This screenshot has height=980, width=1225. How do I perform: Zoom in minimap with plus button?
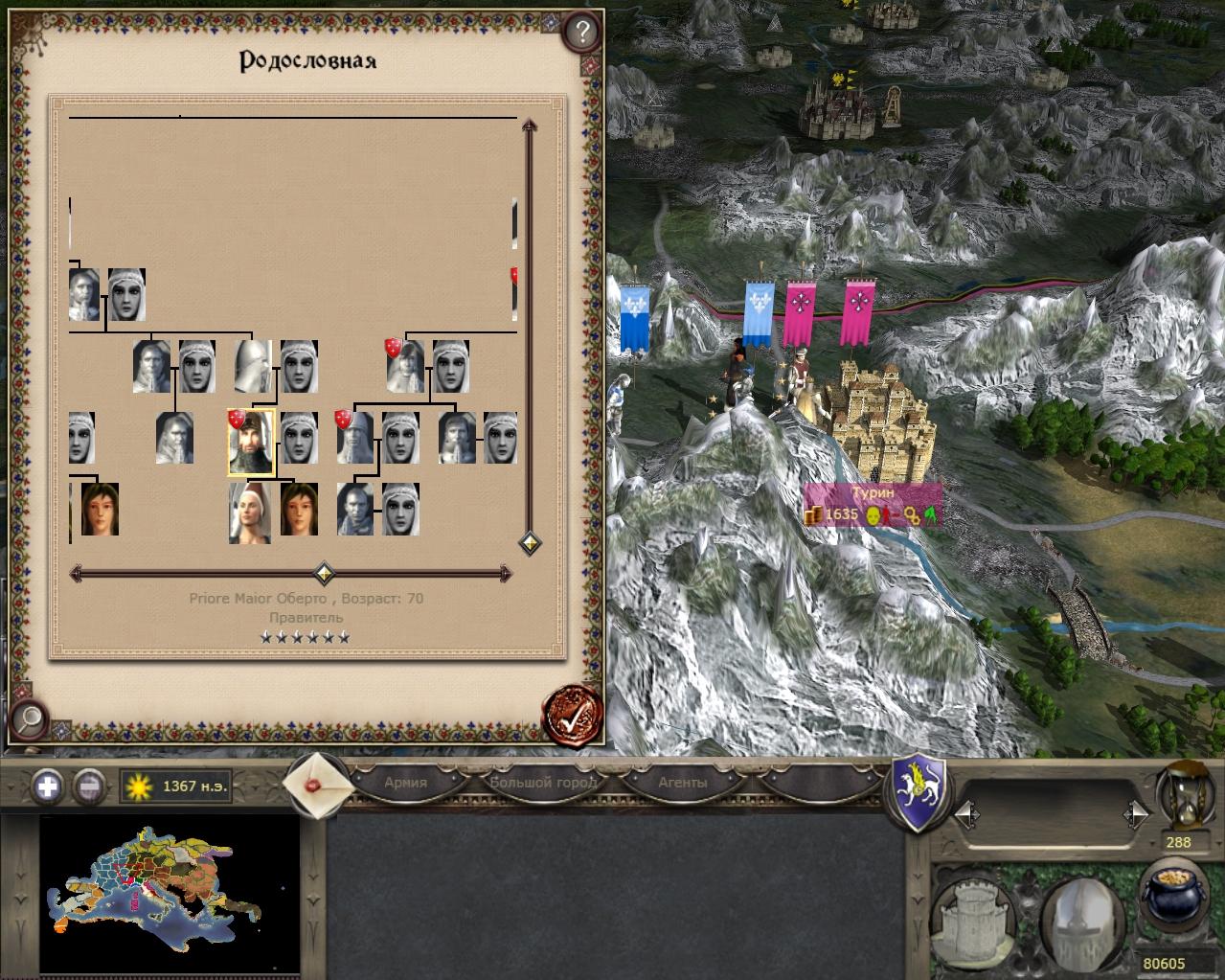point(48,786)
